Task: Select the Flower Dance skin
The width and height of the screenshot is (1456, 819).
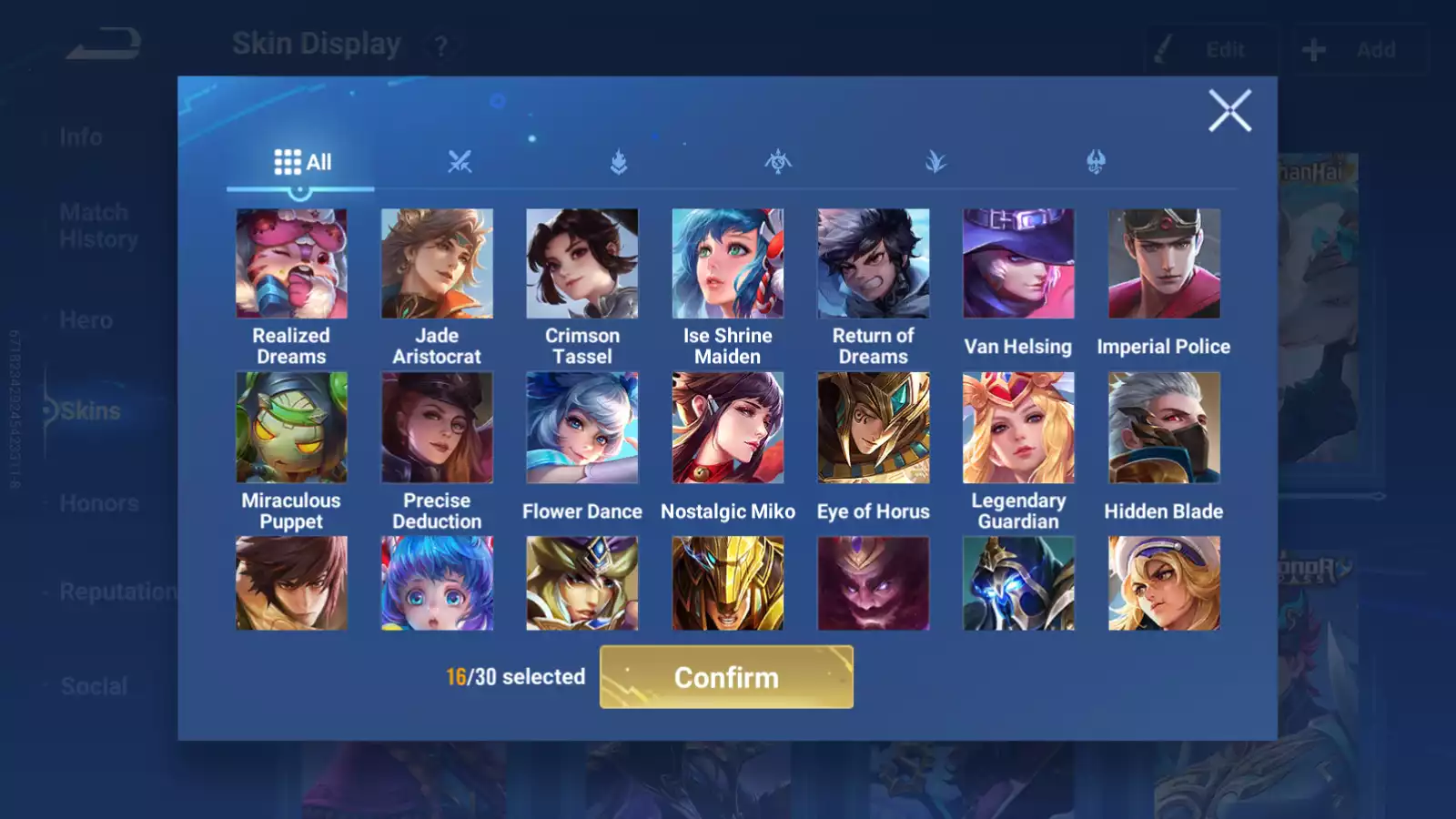Action: coord(582,428)
